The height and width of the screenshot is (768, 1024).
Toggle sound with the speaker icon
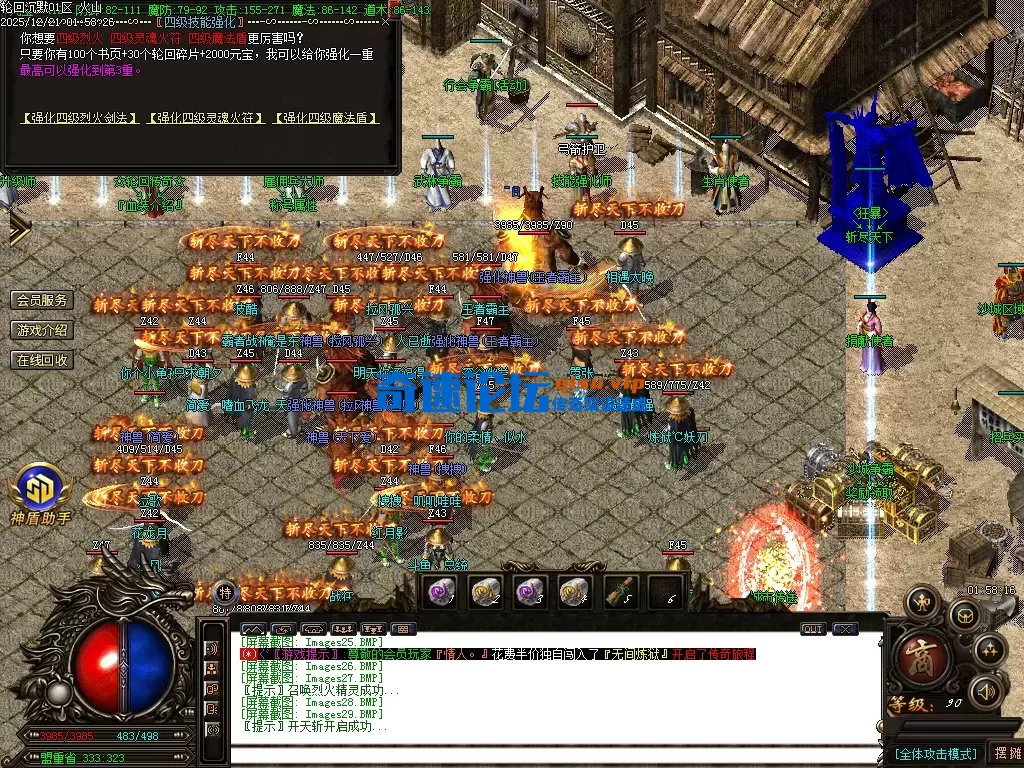tap(987, 690)
